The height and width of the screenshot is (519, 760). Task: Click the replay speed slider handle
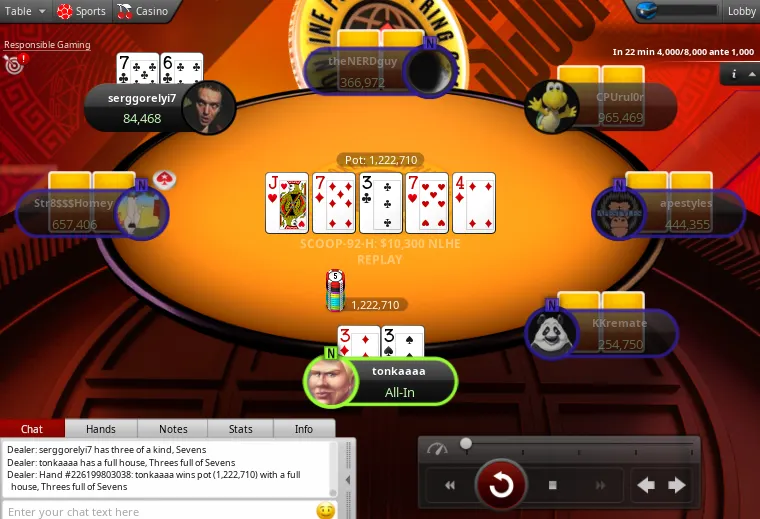(466, 443)
